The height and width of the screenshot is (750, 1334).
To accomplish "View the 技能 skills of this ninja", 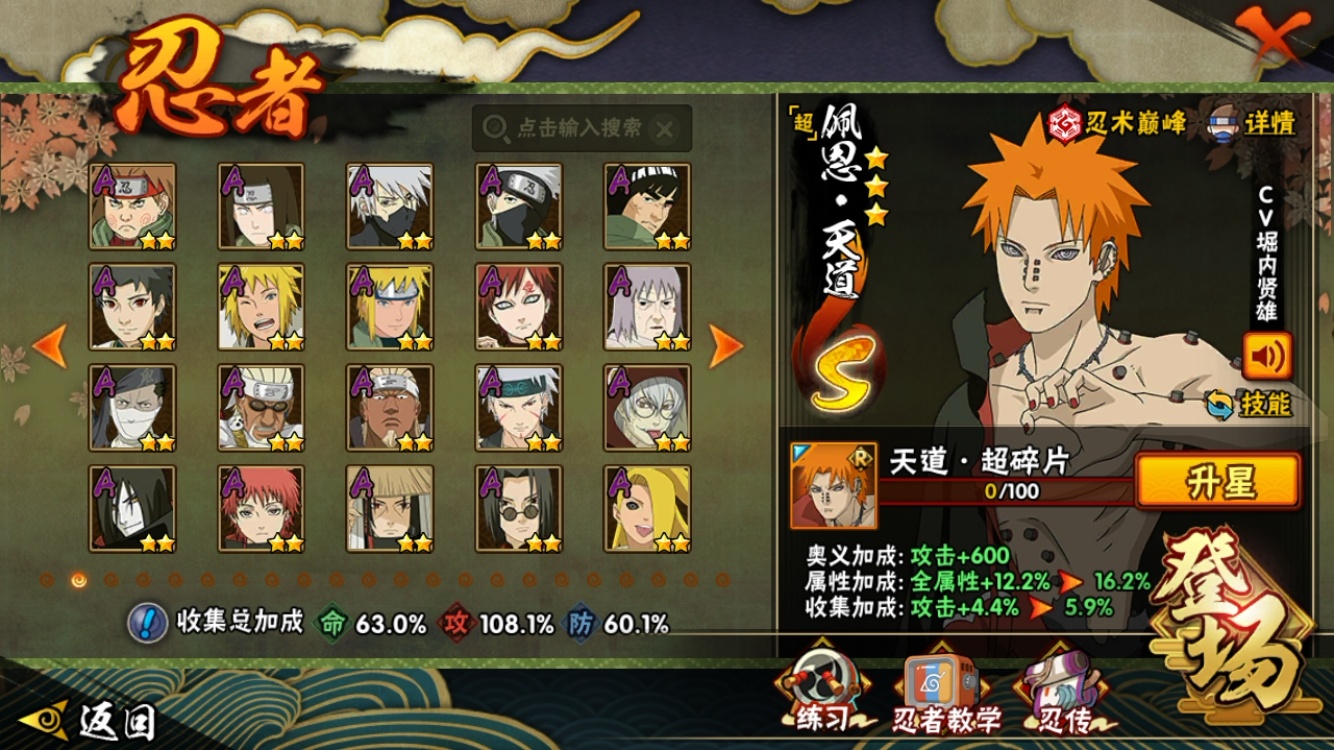I will [x=1252, y=404].
